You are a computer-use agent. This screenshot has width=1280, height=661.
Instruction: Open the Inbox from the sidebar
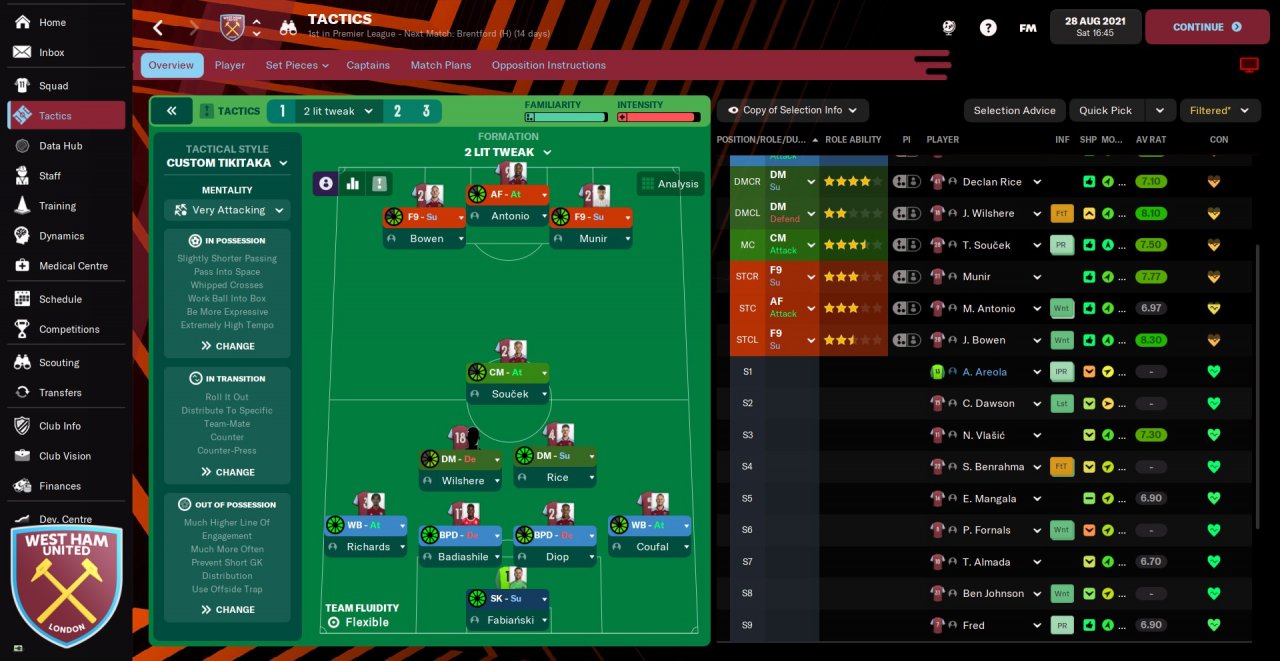(x=52, y=52)
